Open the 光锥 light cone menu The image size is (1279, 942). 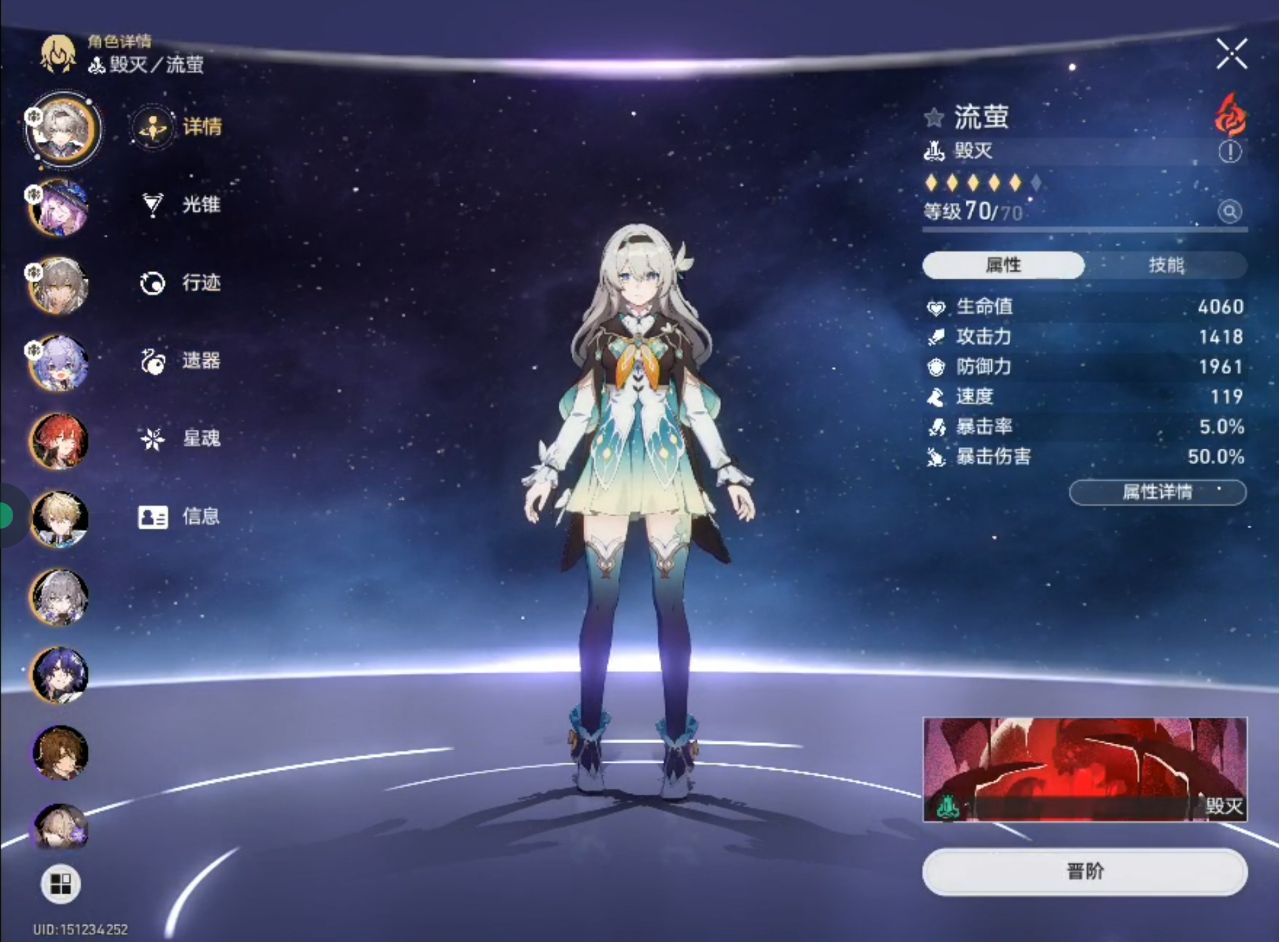pyautogui.click(x=181, y=205)
